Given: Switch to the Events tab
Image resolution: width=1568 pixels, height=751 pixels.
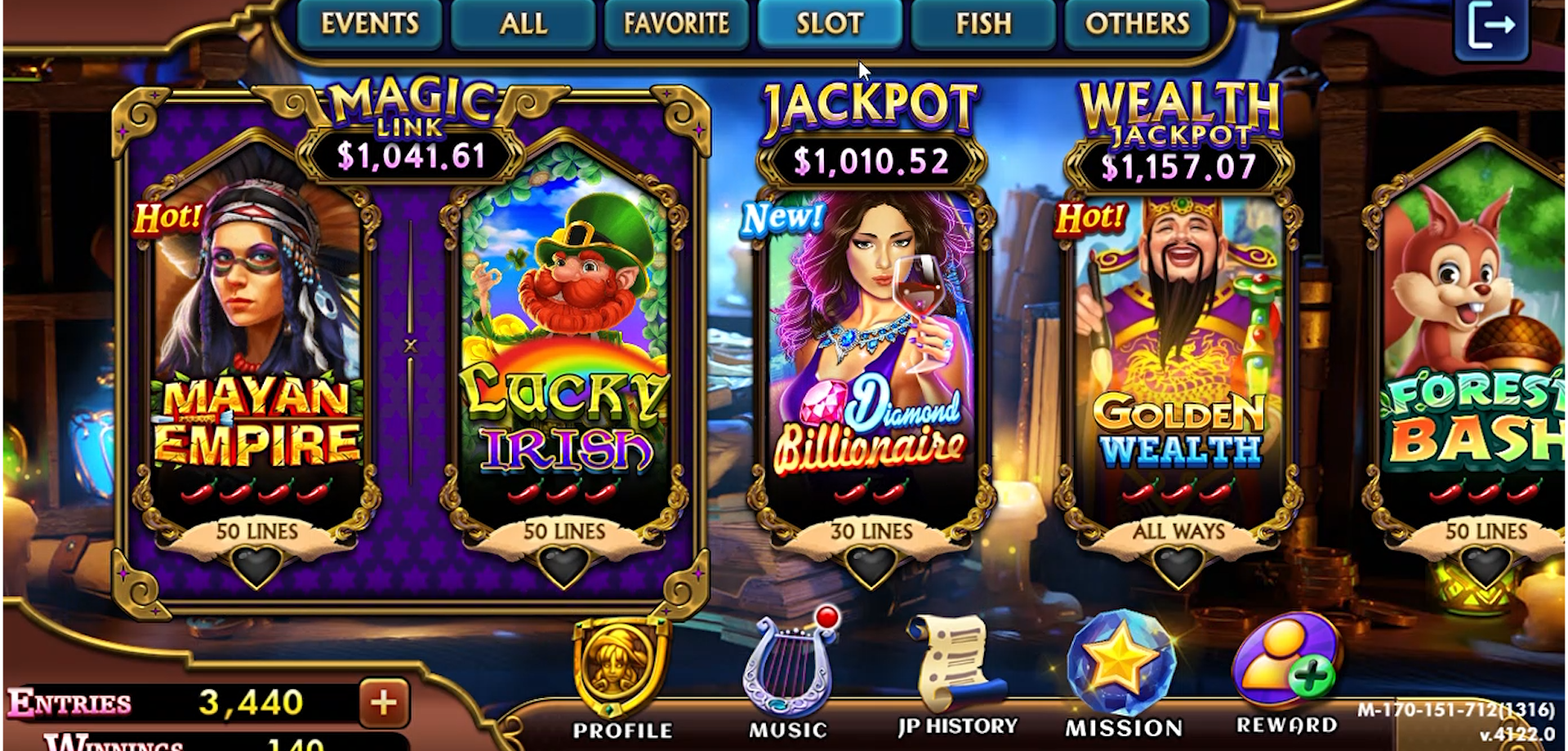Looking at the screenshot, I should click(369, 24).
